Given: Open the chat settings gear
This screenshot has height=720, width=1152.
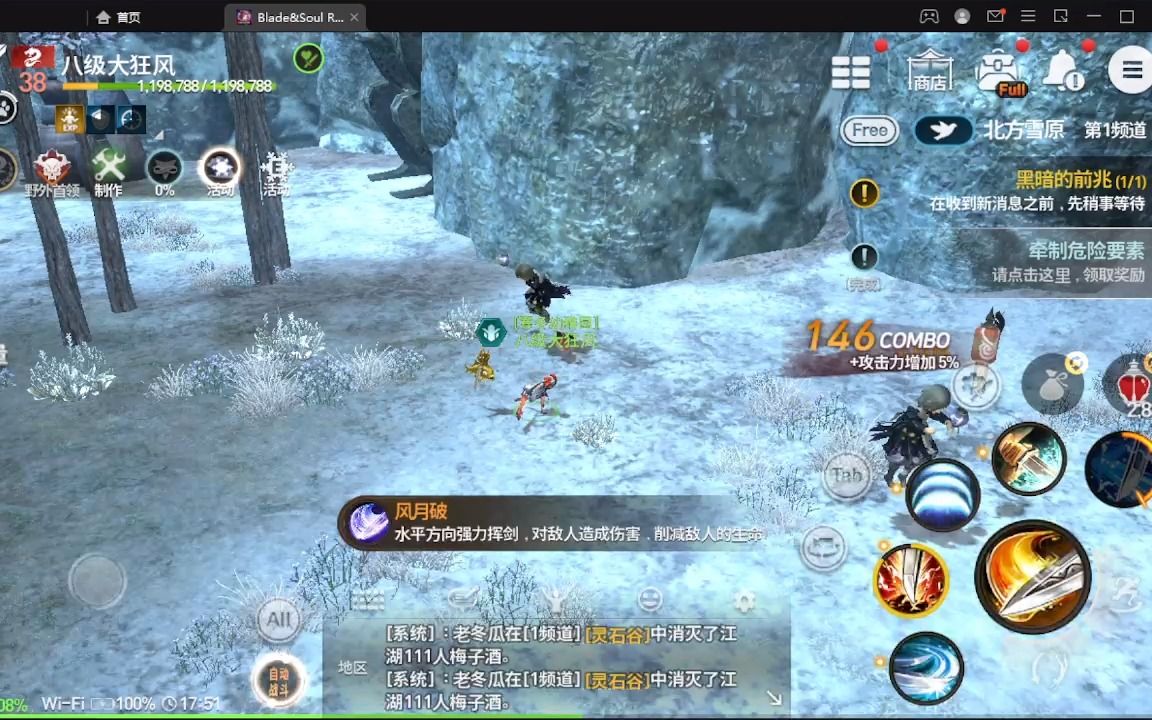Looking at the screenshot, I should 744,601.
